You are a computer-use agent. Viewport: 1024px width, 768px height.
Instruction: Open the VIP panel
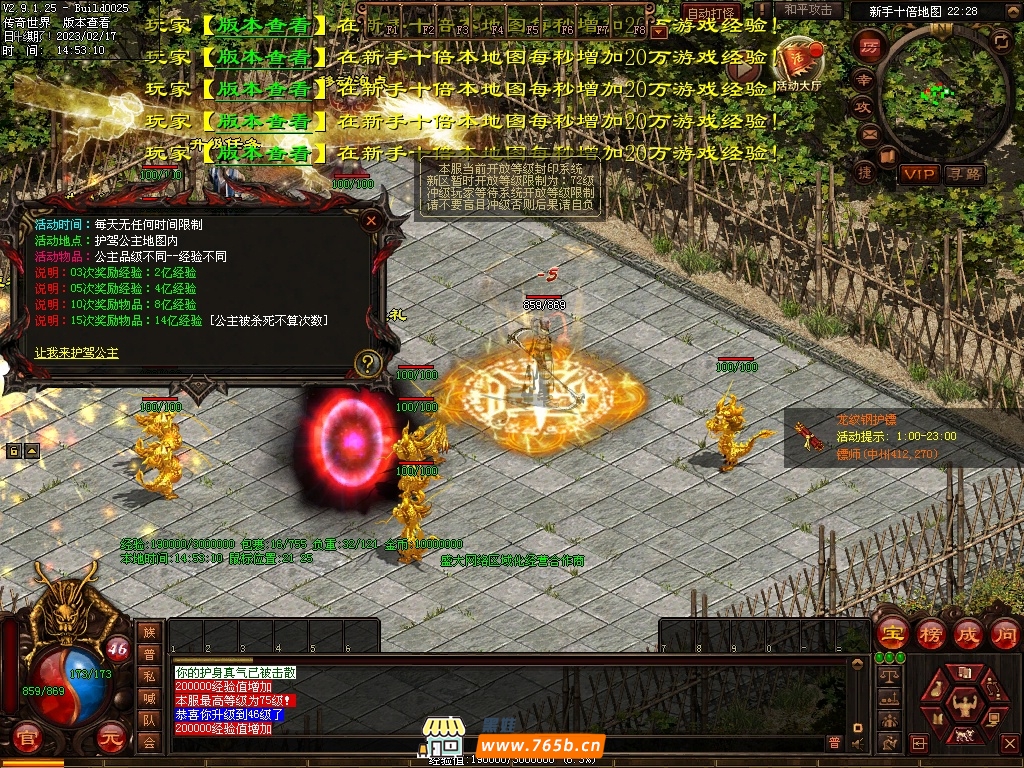(920, 174)
